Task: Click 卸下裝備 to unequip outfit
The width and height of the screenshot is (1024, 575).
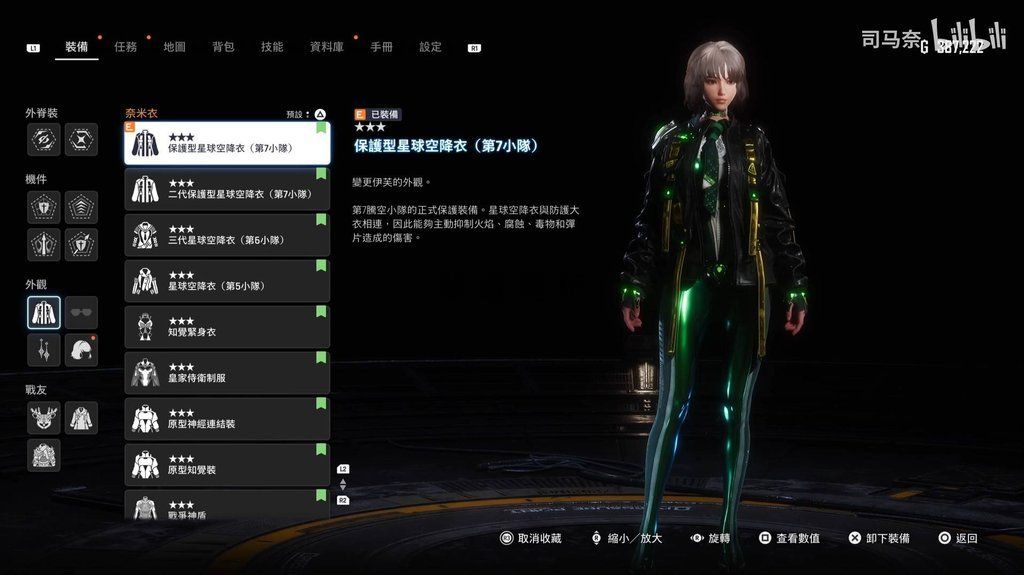Action: click(x=878, y=538)
